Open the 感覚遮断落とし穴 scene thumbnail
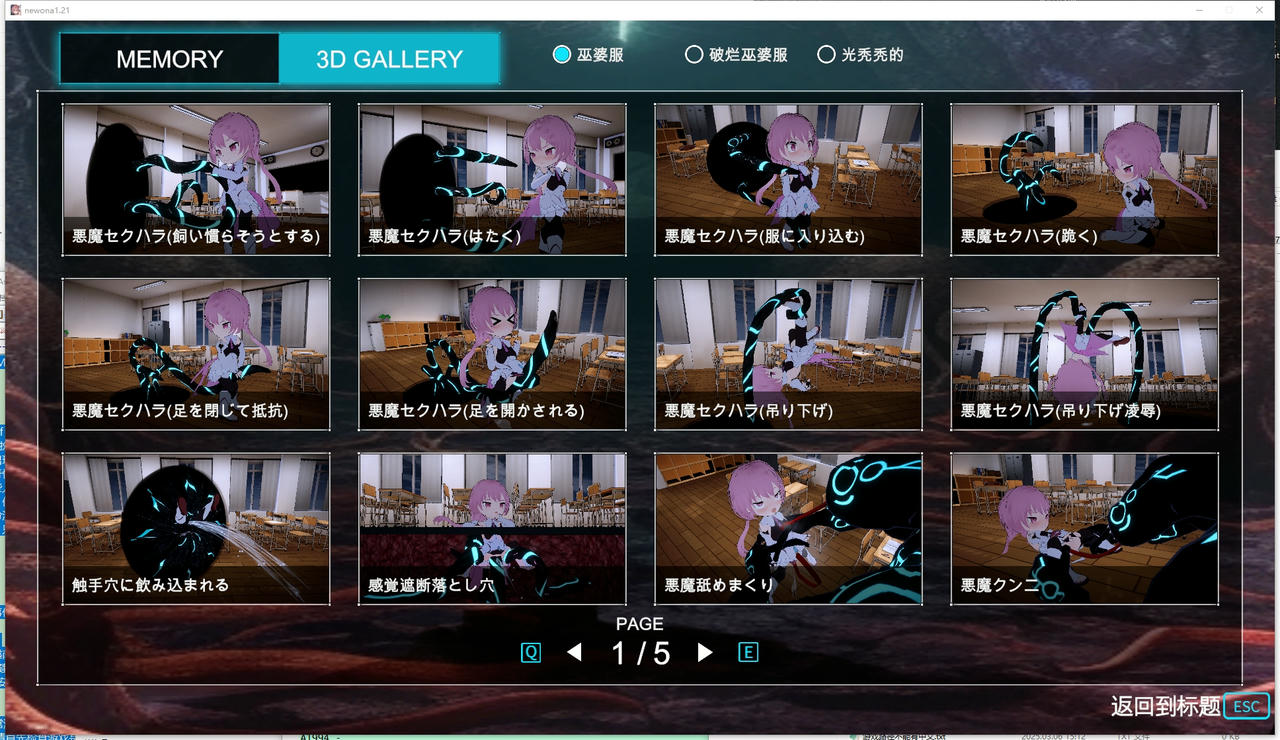 [x=492, y=527]
